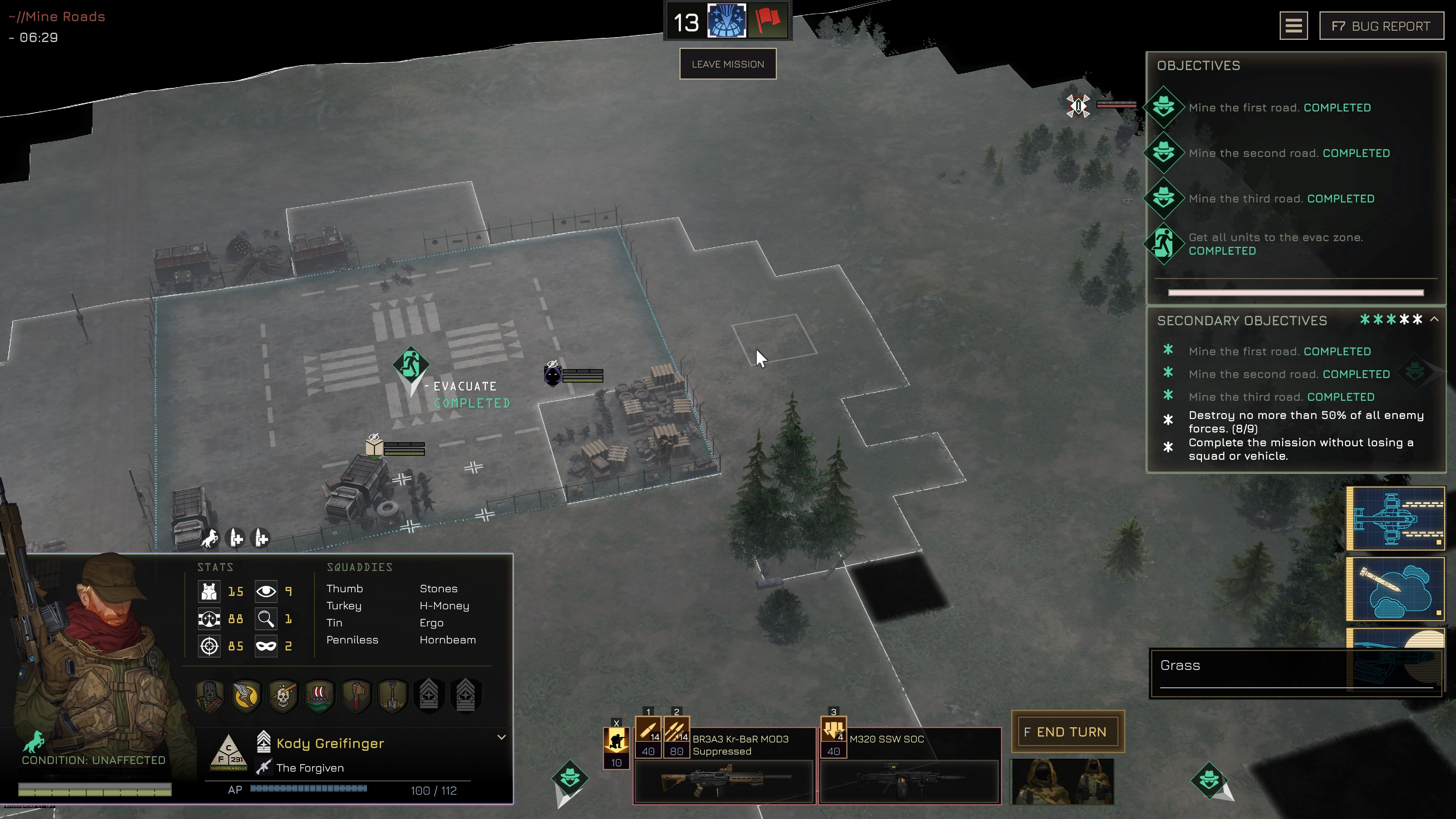End the current turn
Screen dimensions: 1456x819
click(x=1067, y=731)
